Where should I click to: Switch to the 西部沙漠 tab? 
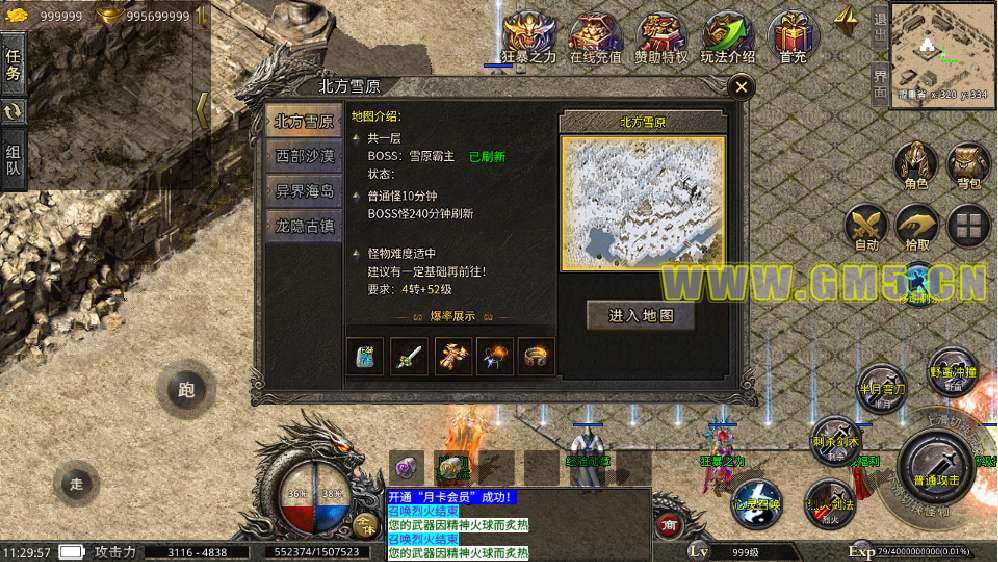pos(305,156)
